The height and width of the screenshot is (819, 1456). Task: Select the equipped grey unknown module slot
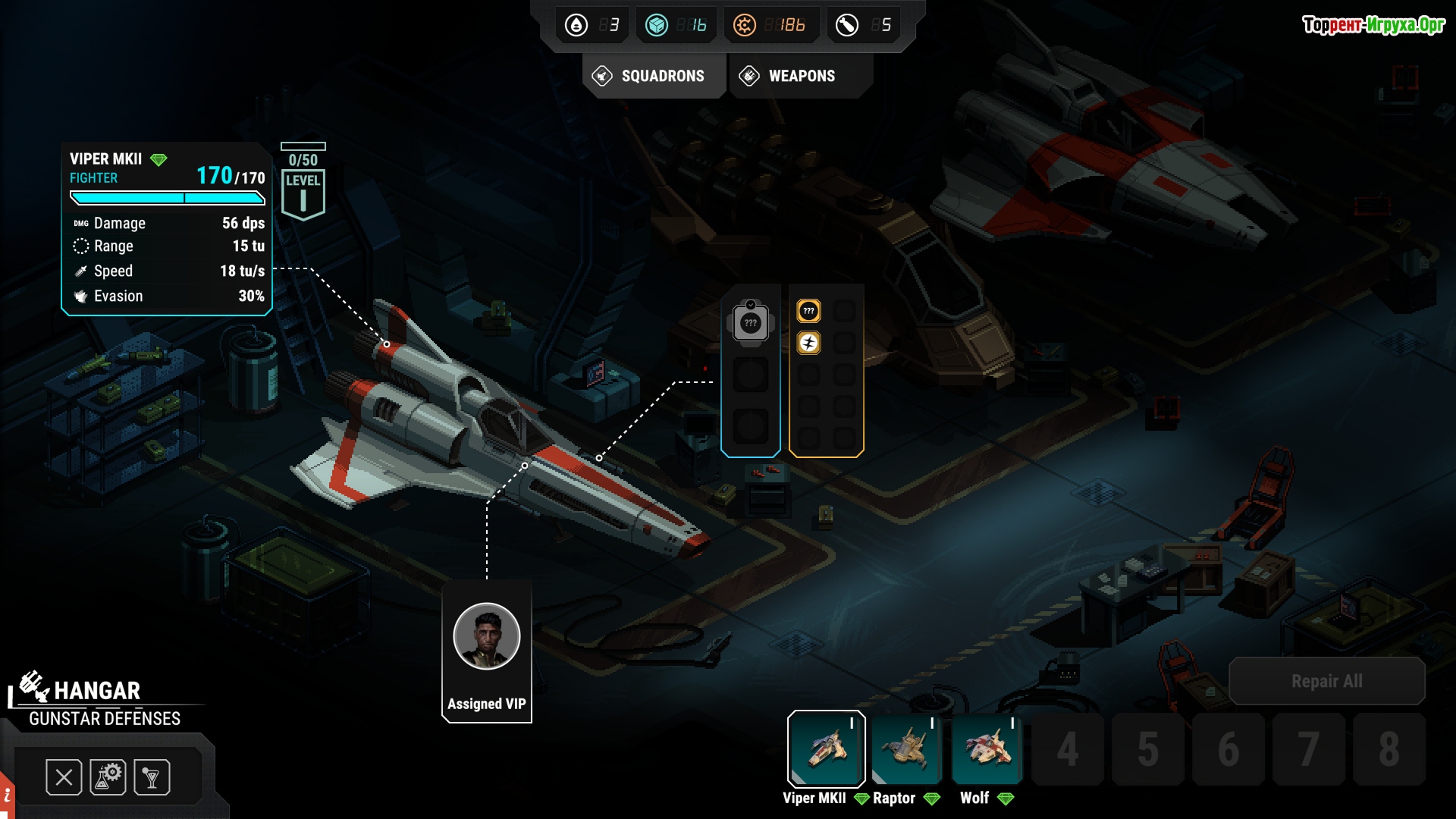pyautogui.click(x=750, y=323)
